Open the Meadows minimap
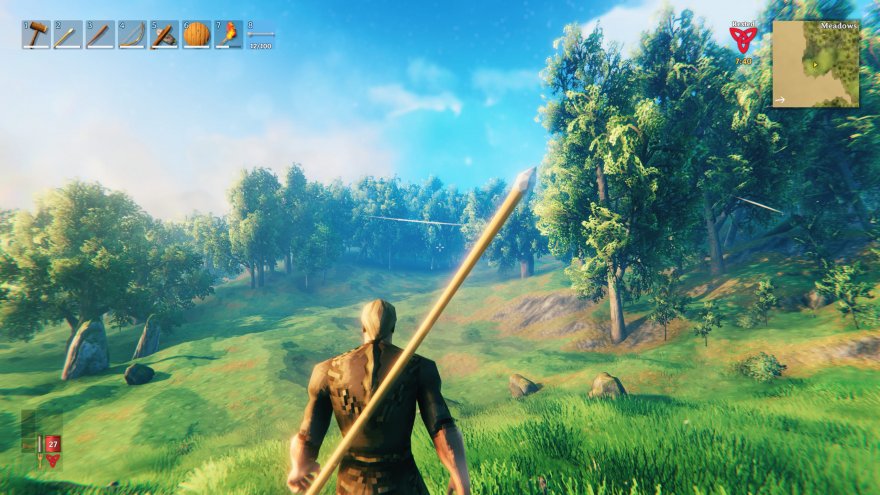880x495 pixels. tap(815, 63)
